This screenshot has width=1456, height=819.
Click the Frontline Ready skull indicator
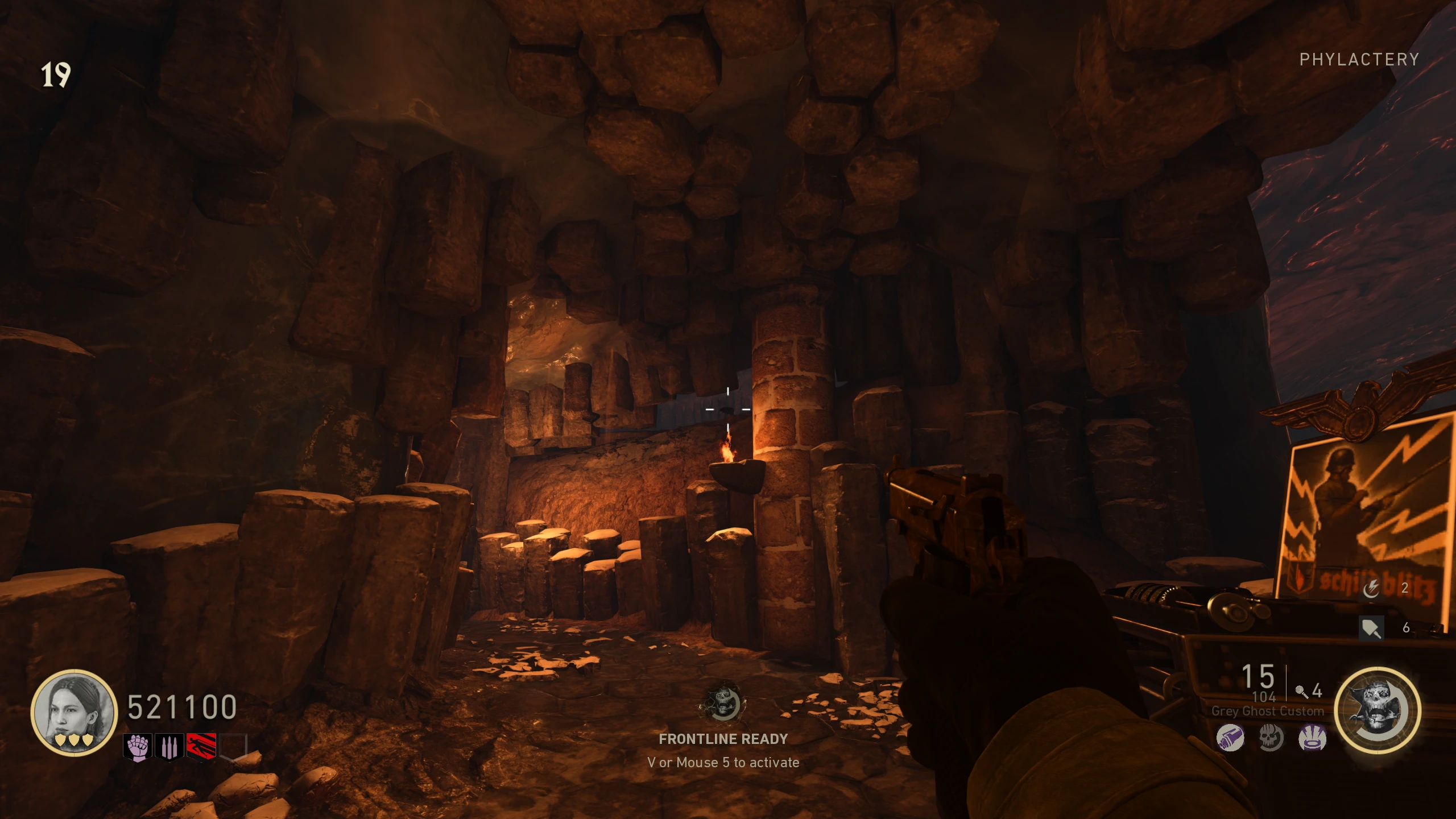tap(723, 704)
